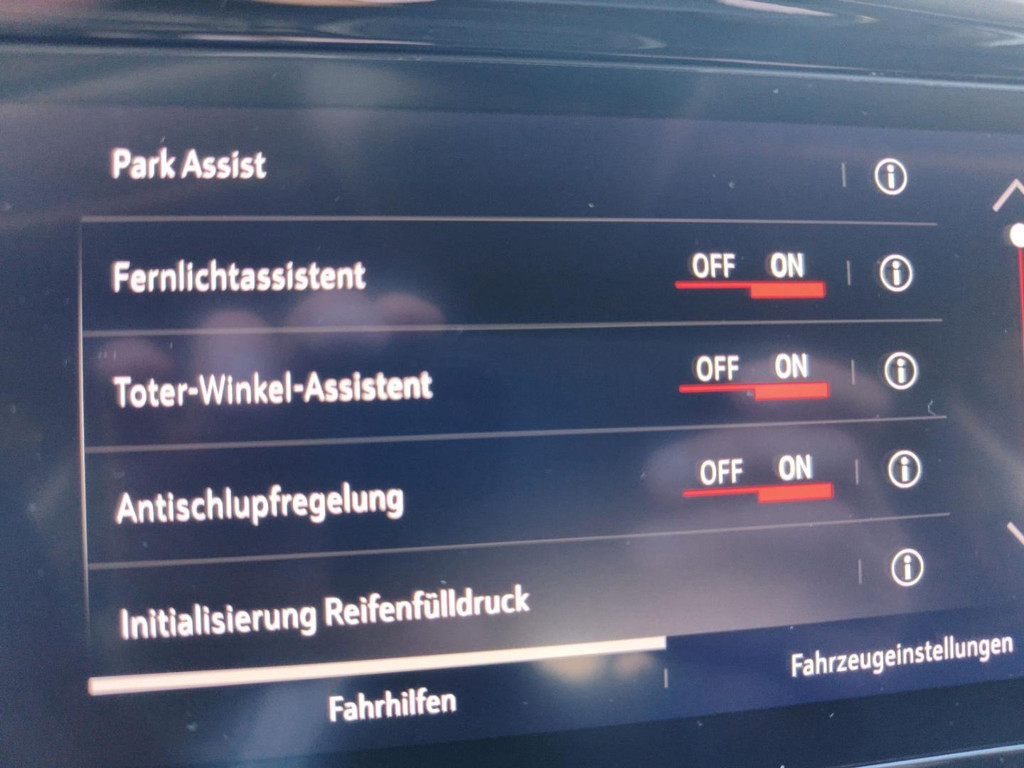Open info for Toter-Winkel-Assistent
Viewport: 1024px width, 768px height.
tap(900, 371)
